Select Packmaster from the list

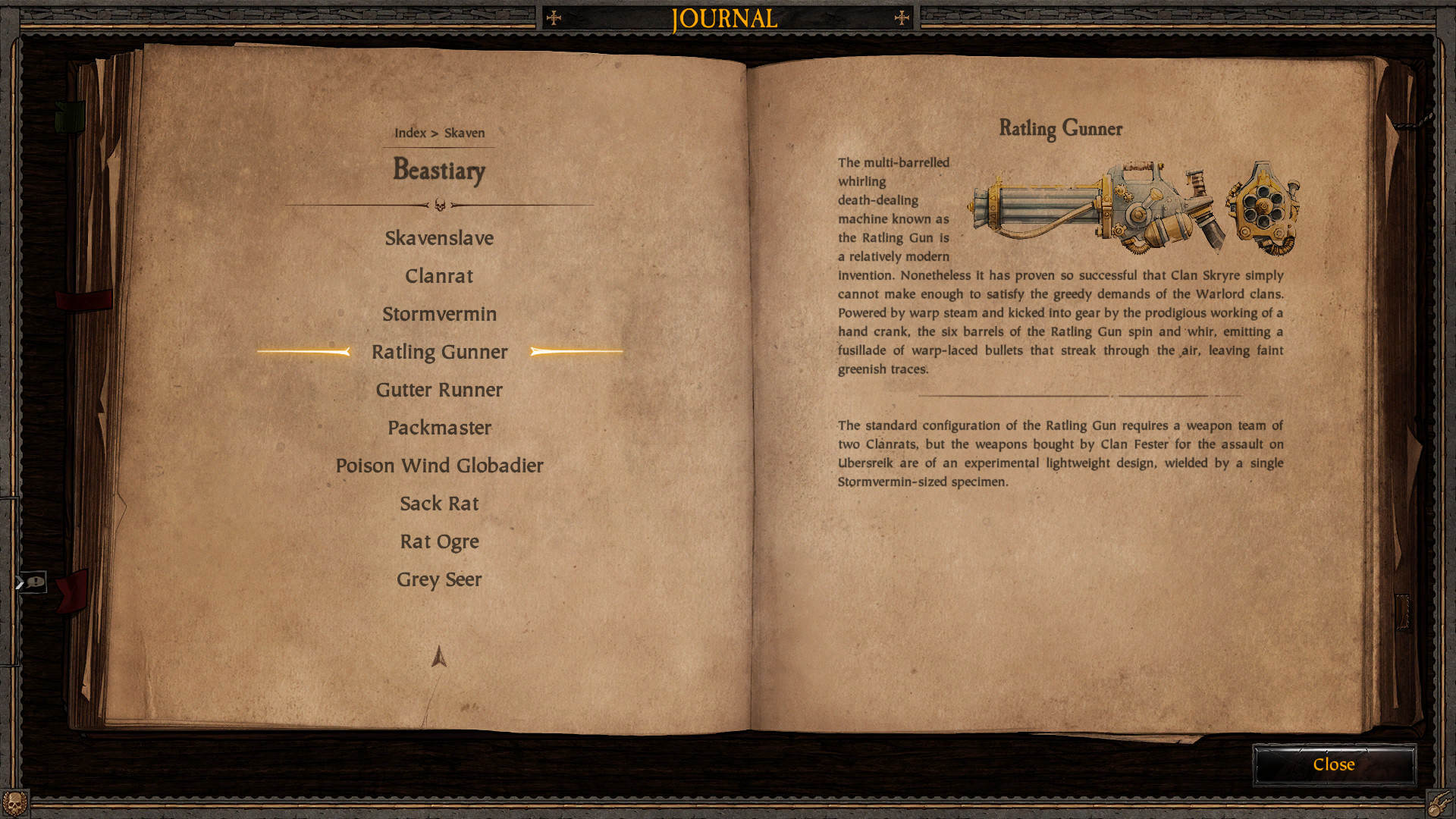point(439,428)
